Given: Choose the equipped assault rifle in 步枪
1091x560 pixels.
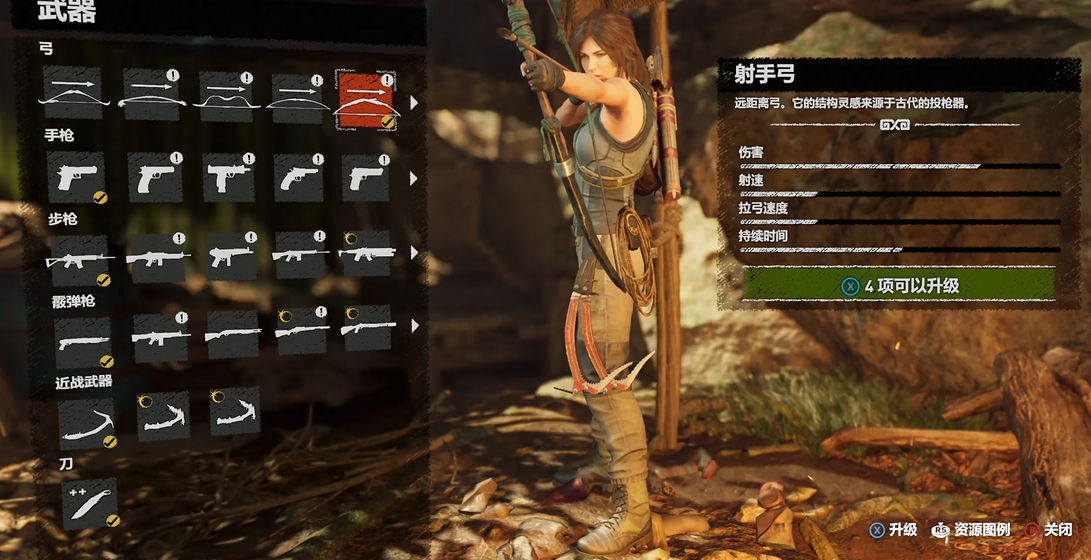Looking at the screenshot, I should point(79,259).
